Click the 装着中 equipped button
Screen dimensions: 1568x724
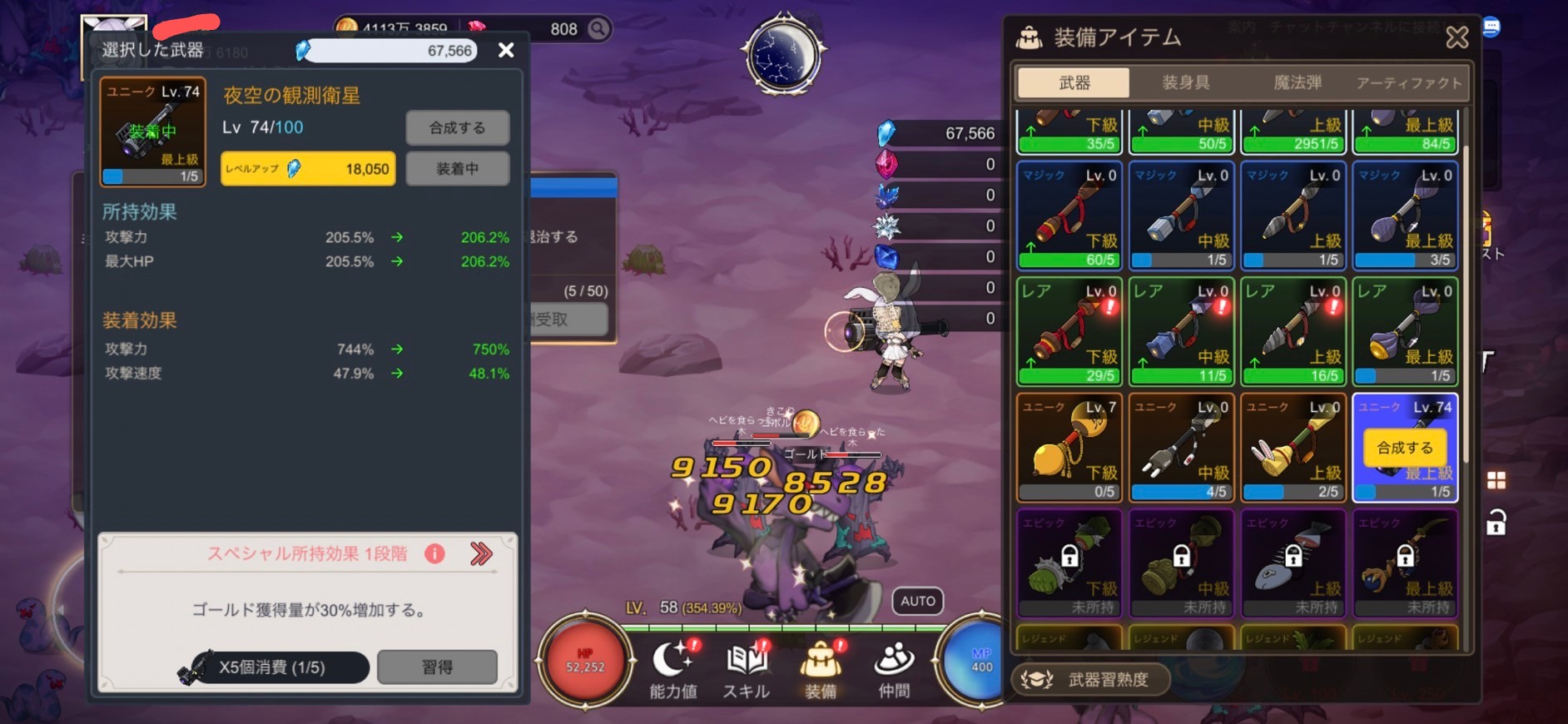point(457,169)
